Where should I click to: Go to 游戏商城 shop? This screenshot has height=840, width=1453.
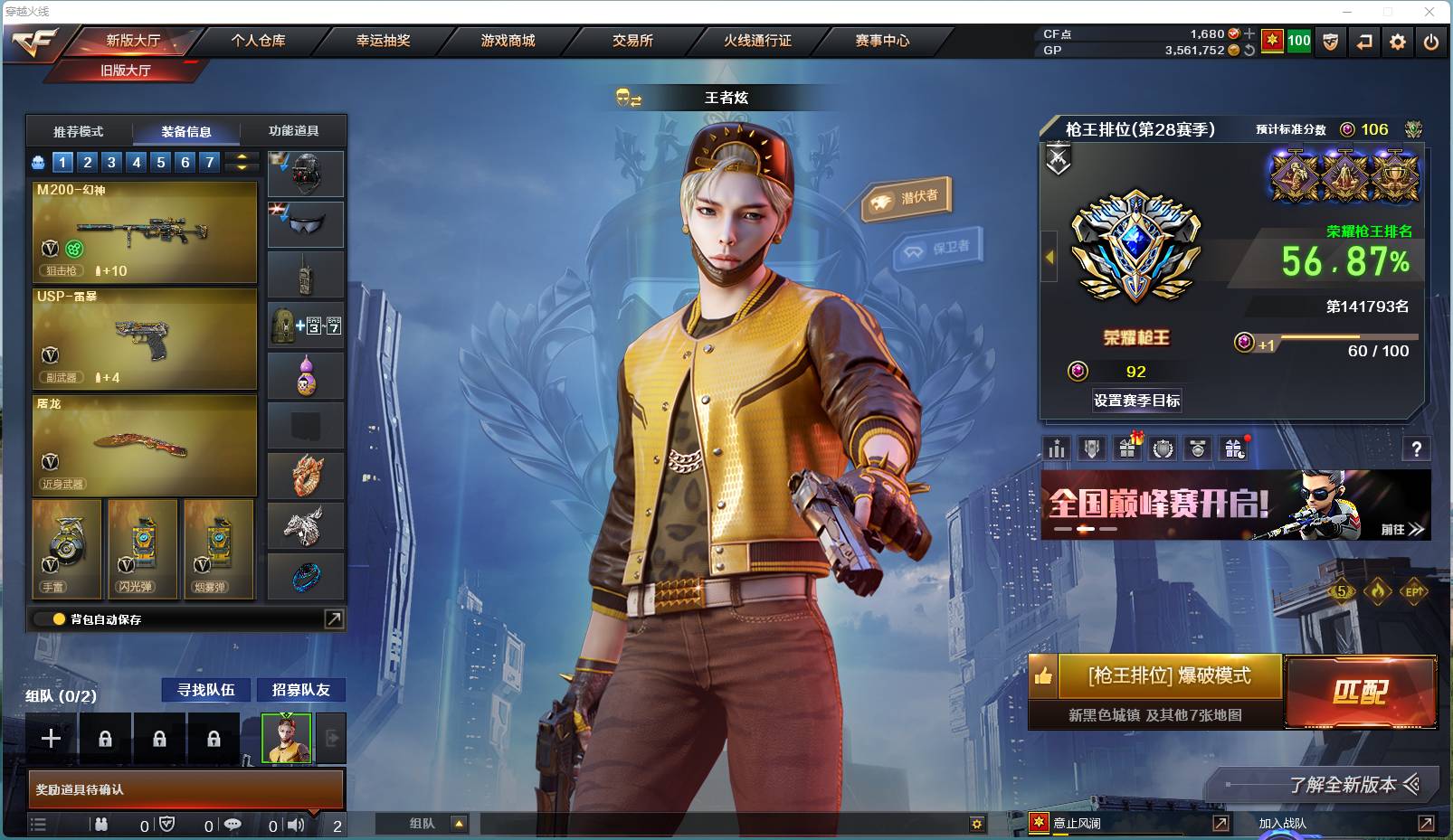click(x=508, y=41)
